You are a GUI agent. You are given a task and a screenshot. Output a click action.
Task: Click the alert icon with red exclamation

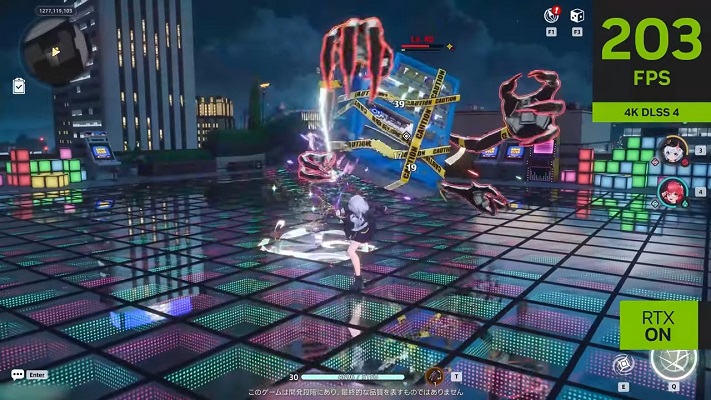point(551,14)
